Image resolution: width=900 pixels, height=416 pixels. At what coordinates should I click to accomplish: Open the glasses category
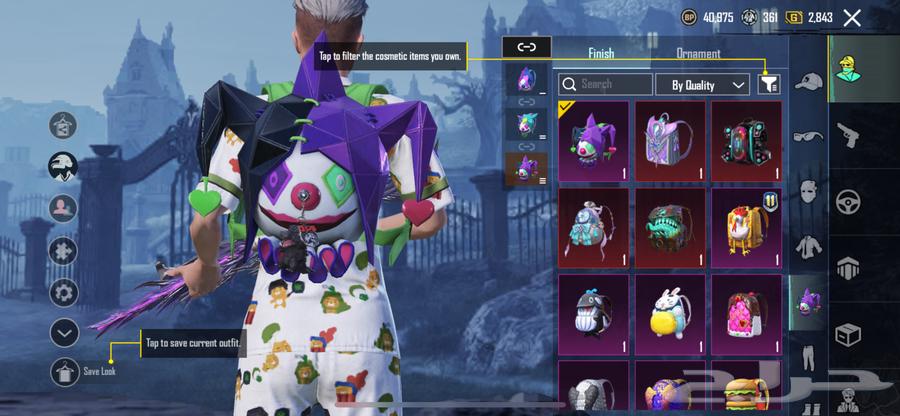(x=808, y=136)
